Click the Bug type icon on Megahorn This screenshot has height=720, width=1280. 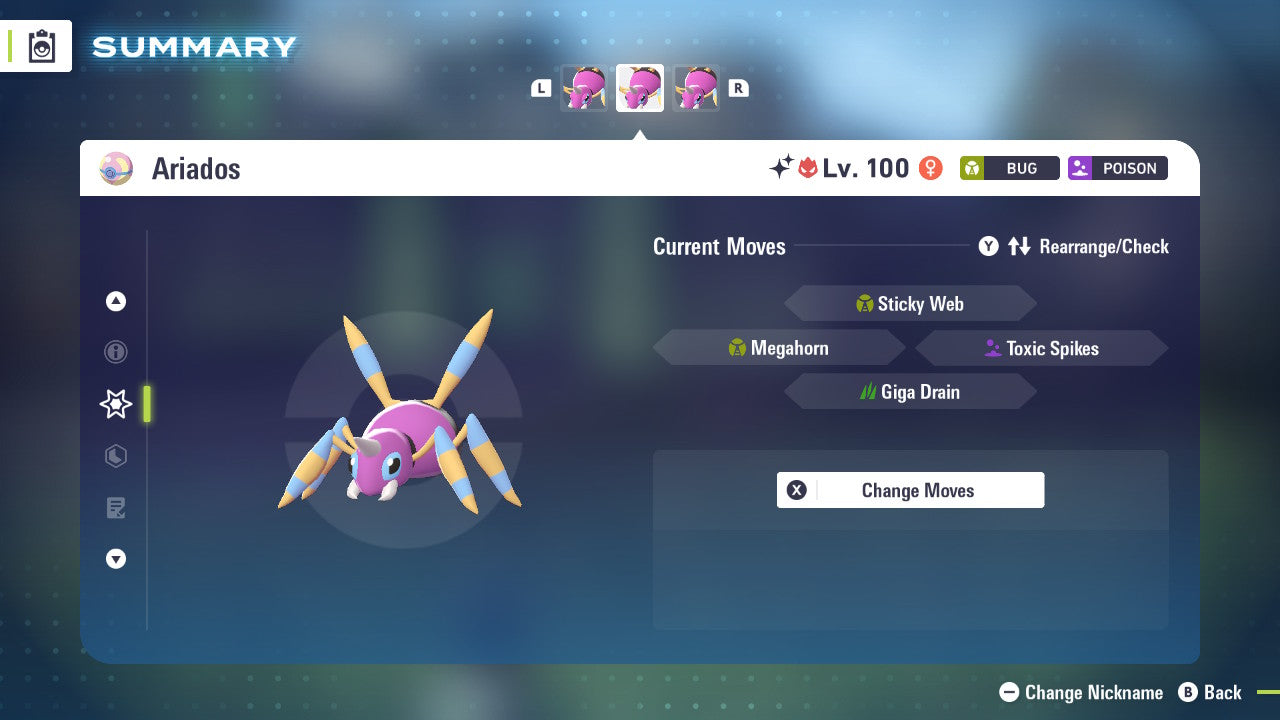tap(737, 347)
